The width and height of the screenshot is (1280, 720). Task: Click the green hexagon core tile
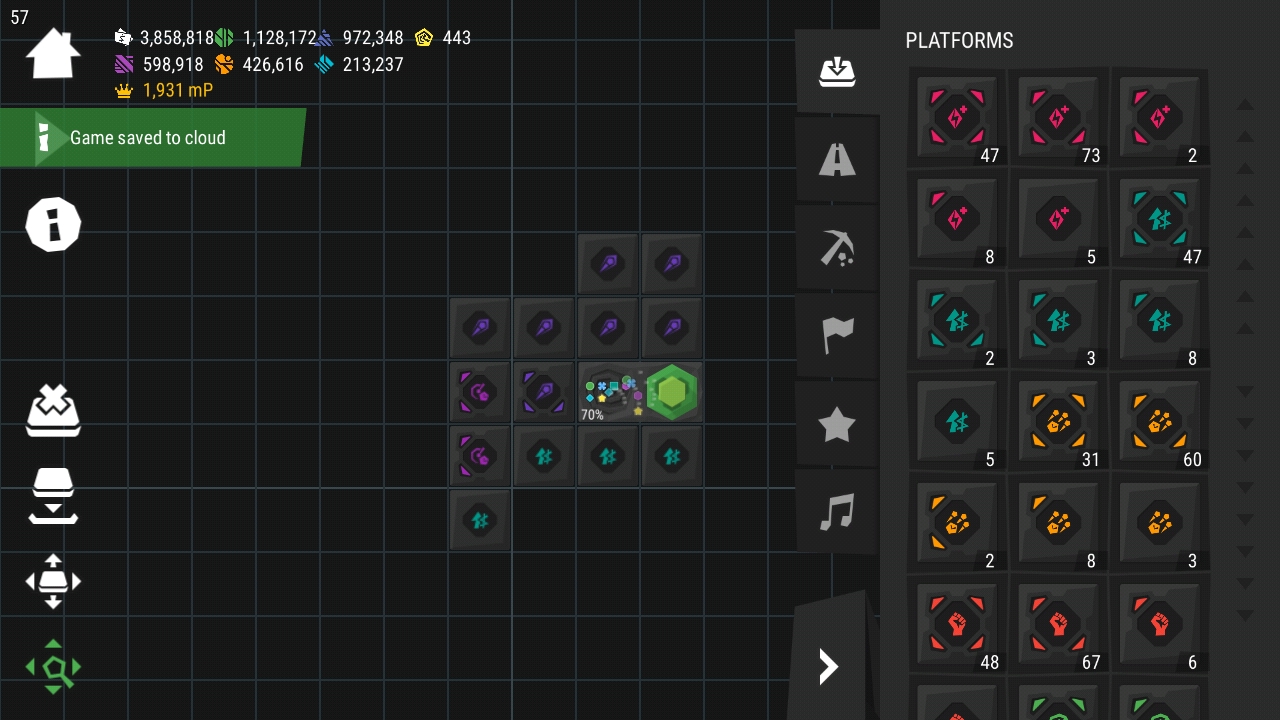click(x=672, y=392)
